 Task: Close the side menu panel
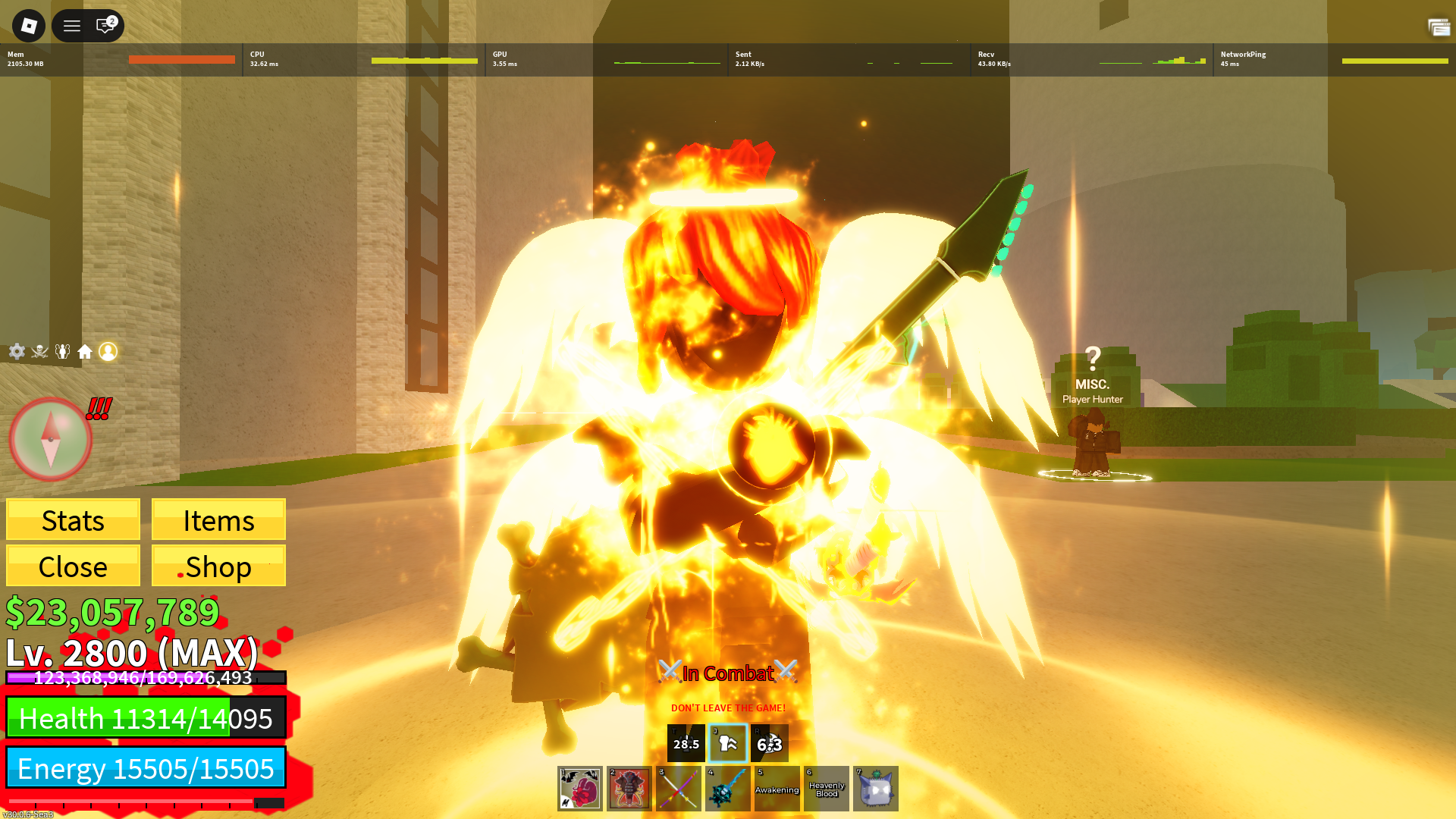(x=73, y=566)
